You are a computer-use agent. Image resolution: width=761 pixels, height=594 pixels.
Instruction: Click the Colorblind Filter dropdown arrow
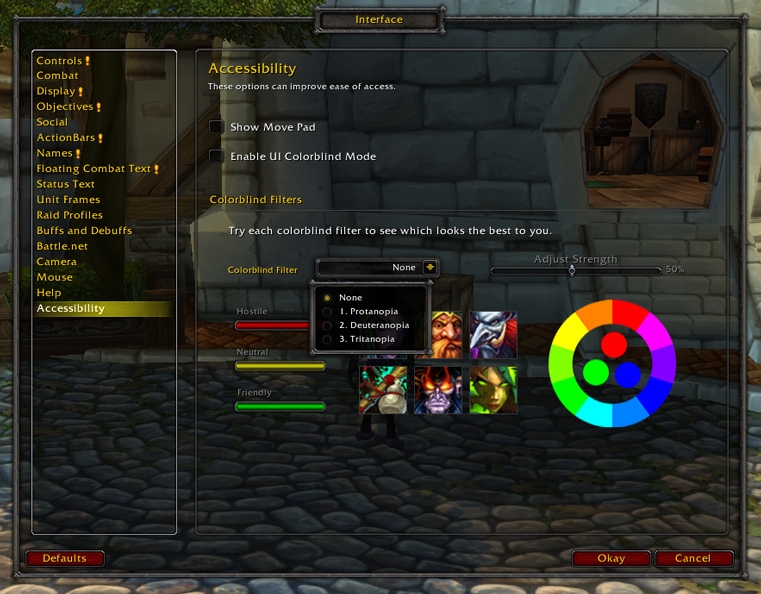[x=430, y=267]
